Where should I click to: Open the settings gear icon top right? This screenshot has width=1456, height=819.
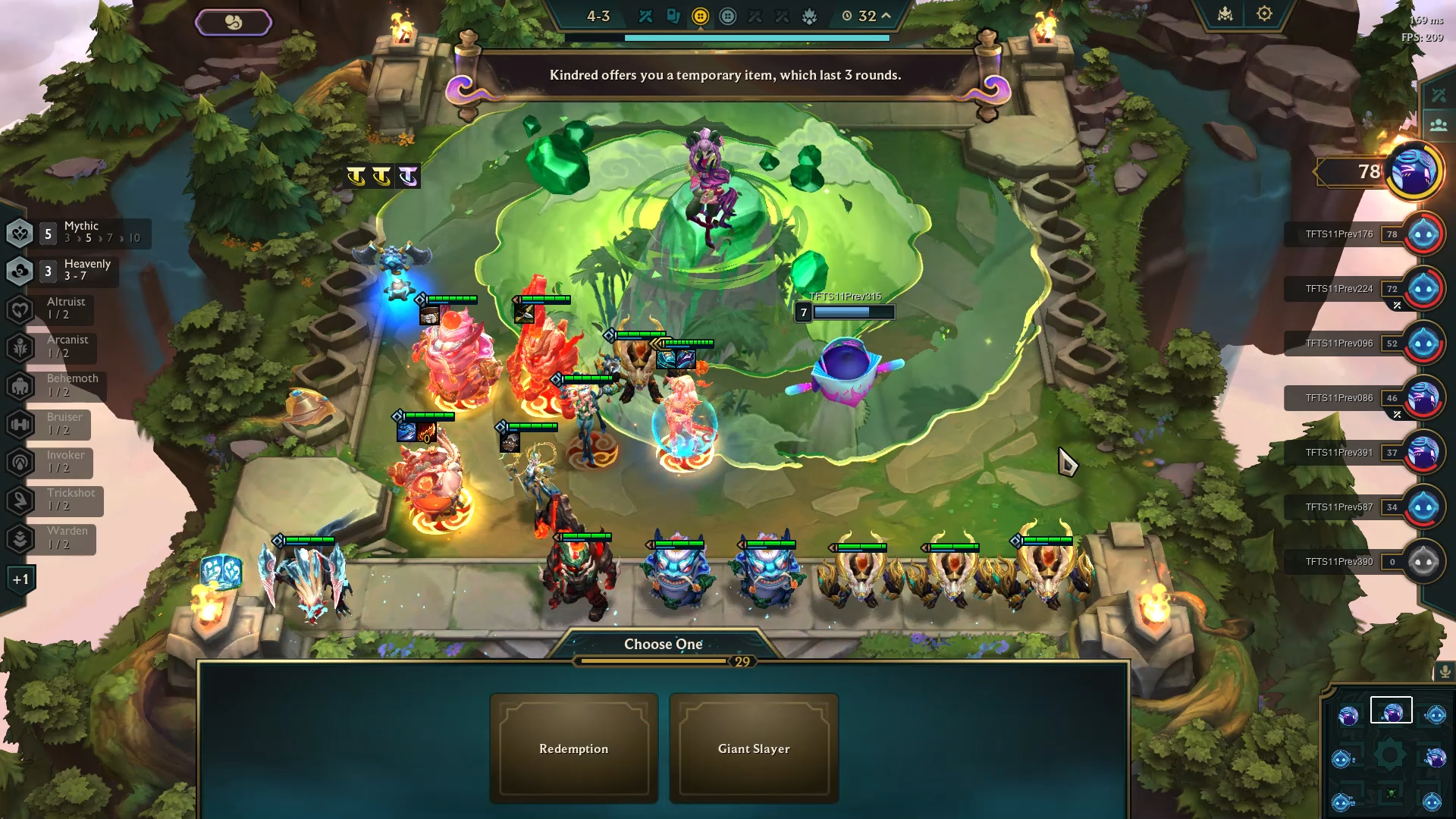tap(1263, 13)
